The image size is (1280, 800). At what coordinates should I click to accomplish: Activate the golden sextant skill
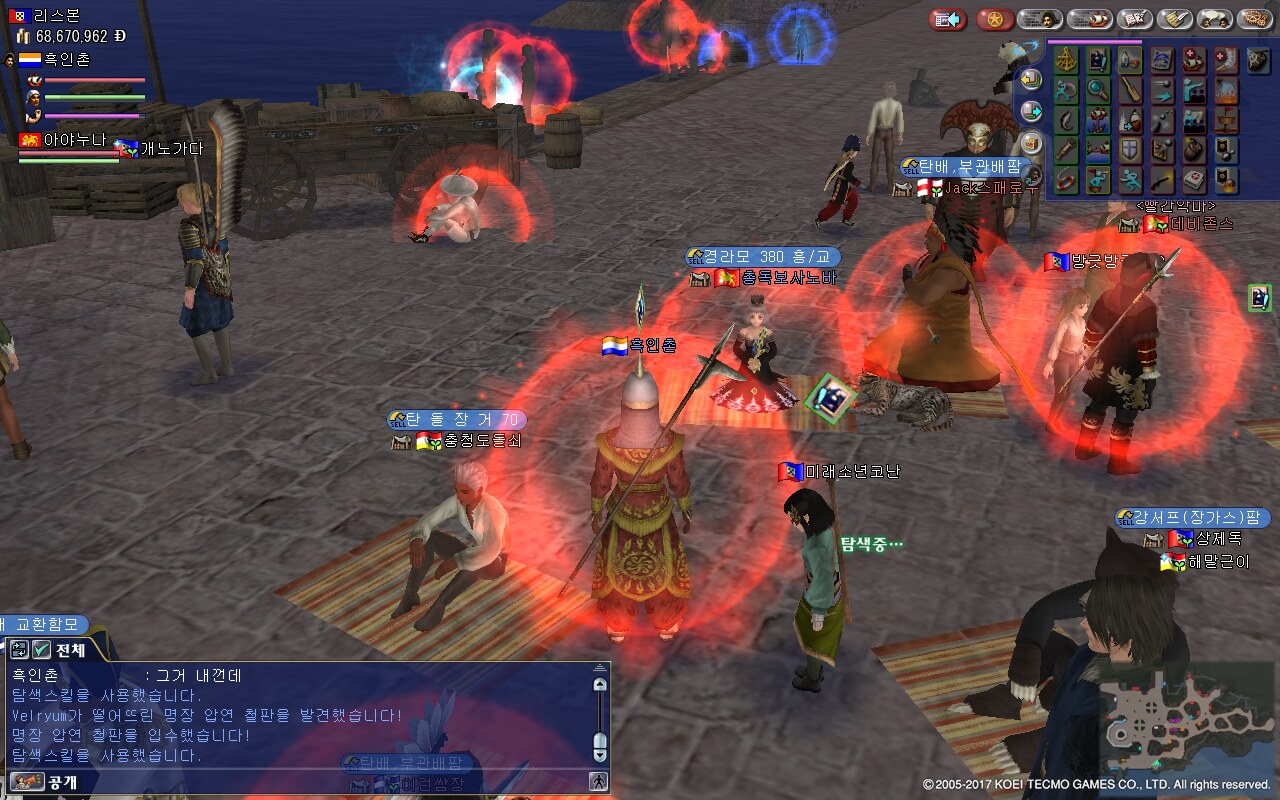point(1066,60)
